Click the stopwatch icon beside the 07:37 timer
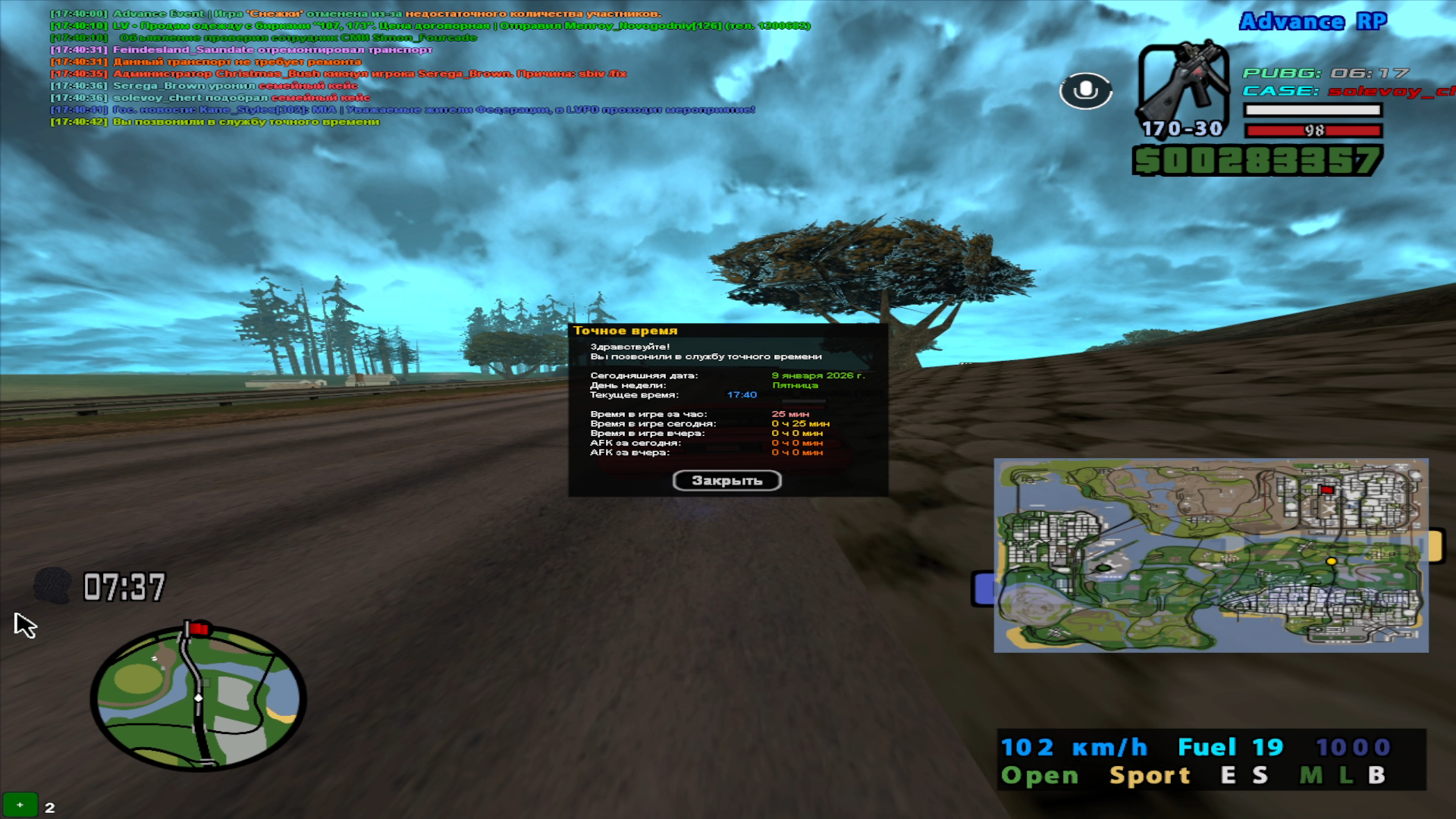 52,584
